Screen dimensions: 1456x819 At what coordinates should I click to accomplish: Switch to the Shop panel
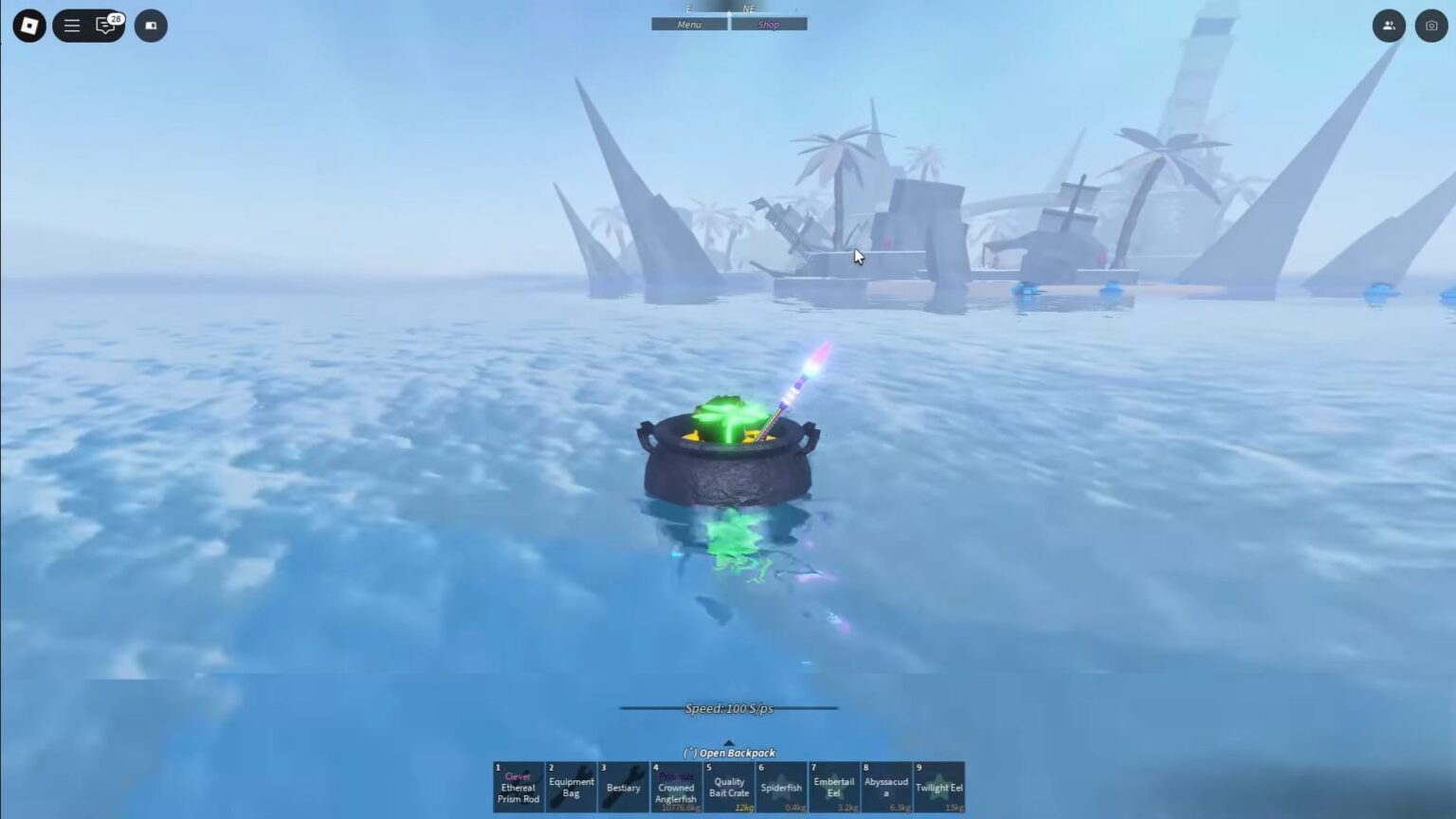[x=769, y=24]
